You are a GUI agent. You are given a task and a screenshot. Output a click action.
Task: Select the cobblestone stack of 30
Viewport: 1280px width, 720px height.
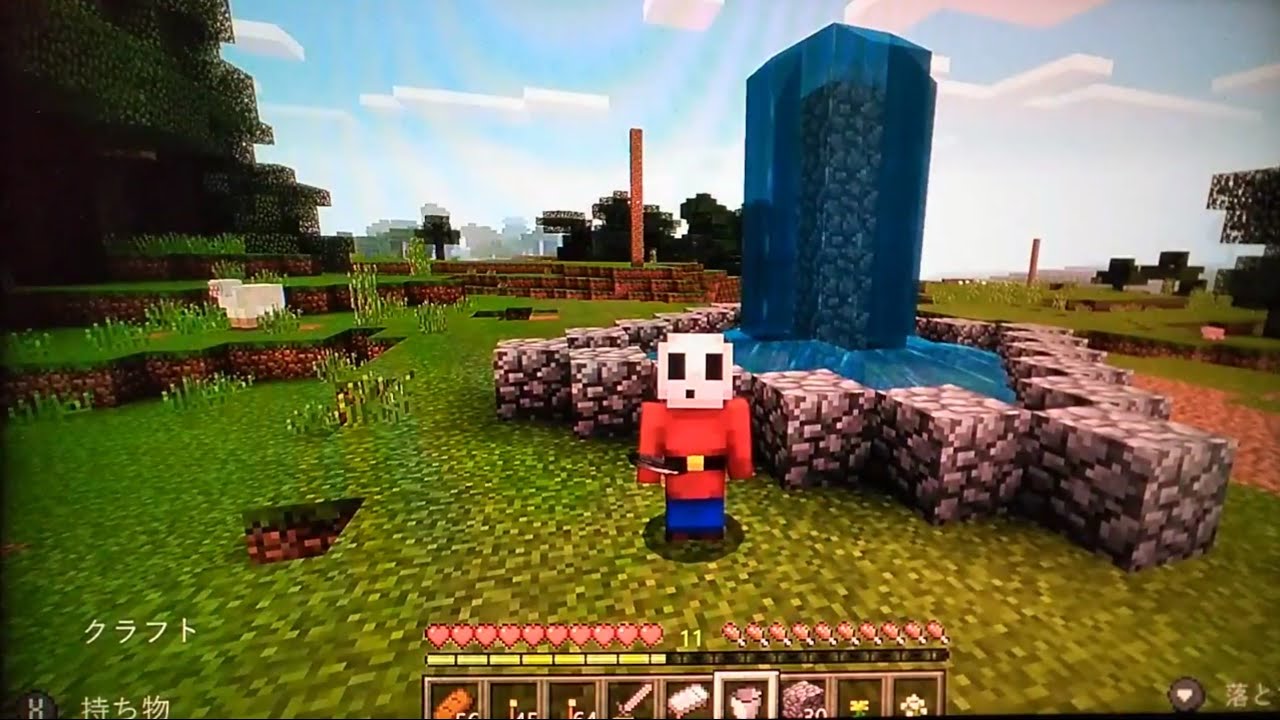point(802,700)
